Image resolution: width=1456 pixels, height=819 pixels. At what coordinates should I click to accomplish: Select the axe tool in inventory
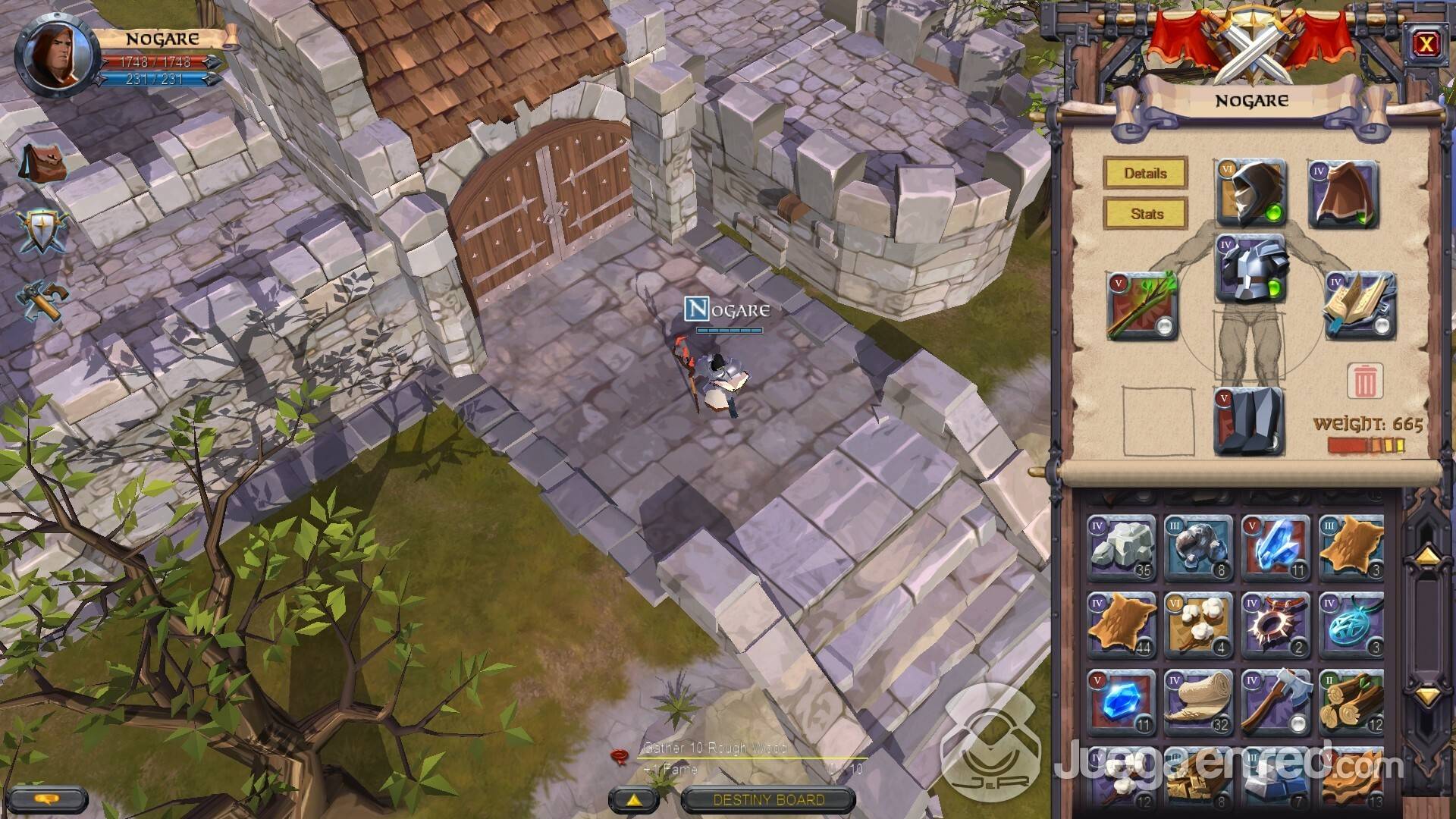(1276, 702)
